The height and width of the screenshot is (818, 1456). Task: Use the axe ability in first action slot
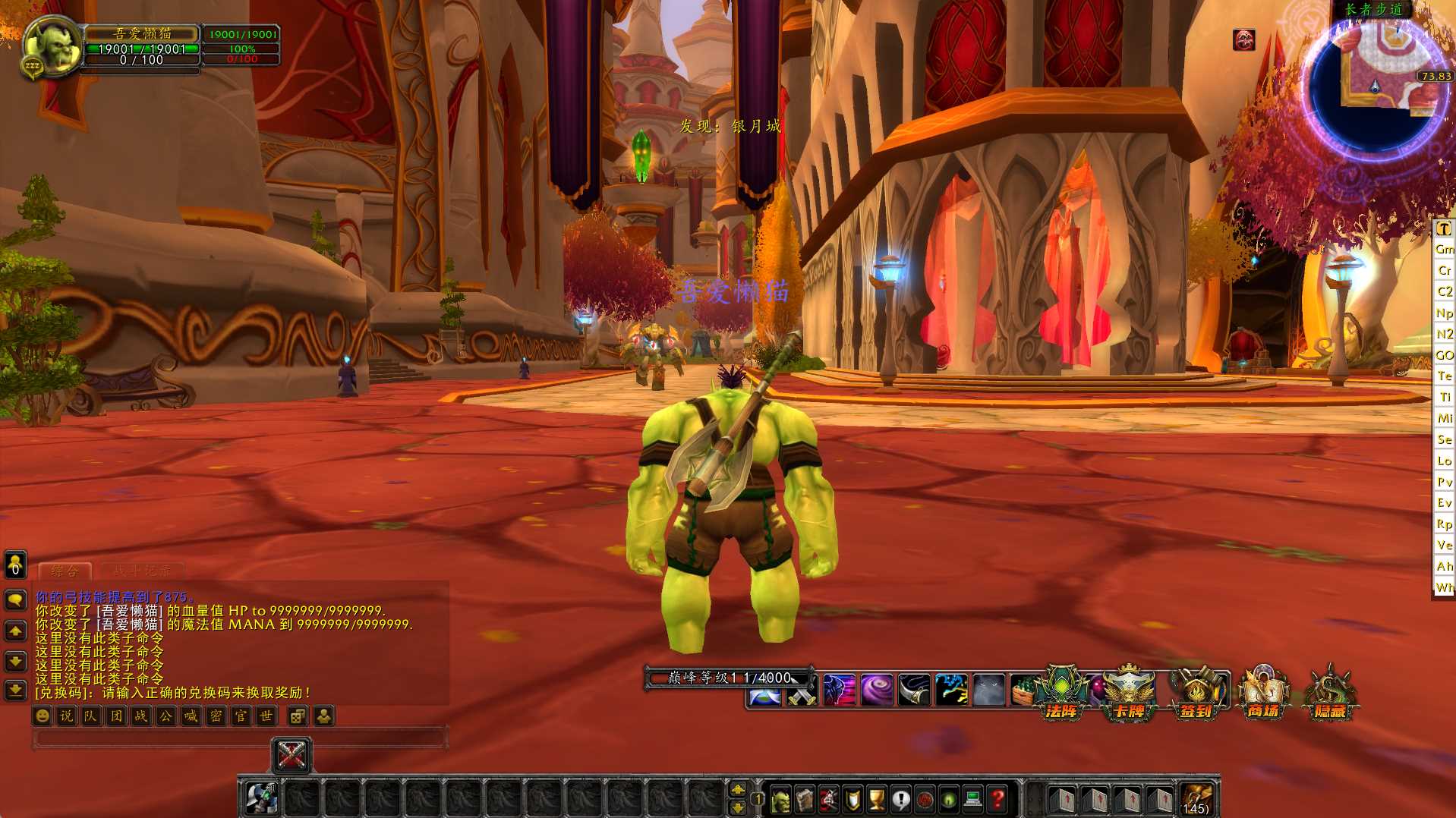(262, 798)
